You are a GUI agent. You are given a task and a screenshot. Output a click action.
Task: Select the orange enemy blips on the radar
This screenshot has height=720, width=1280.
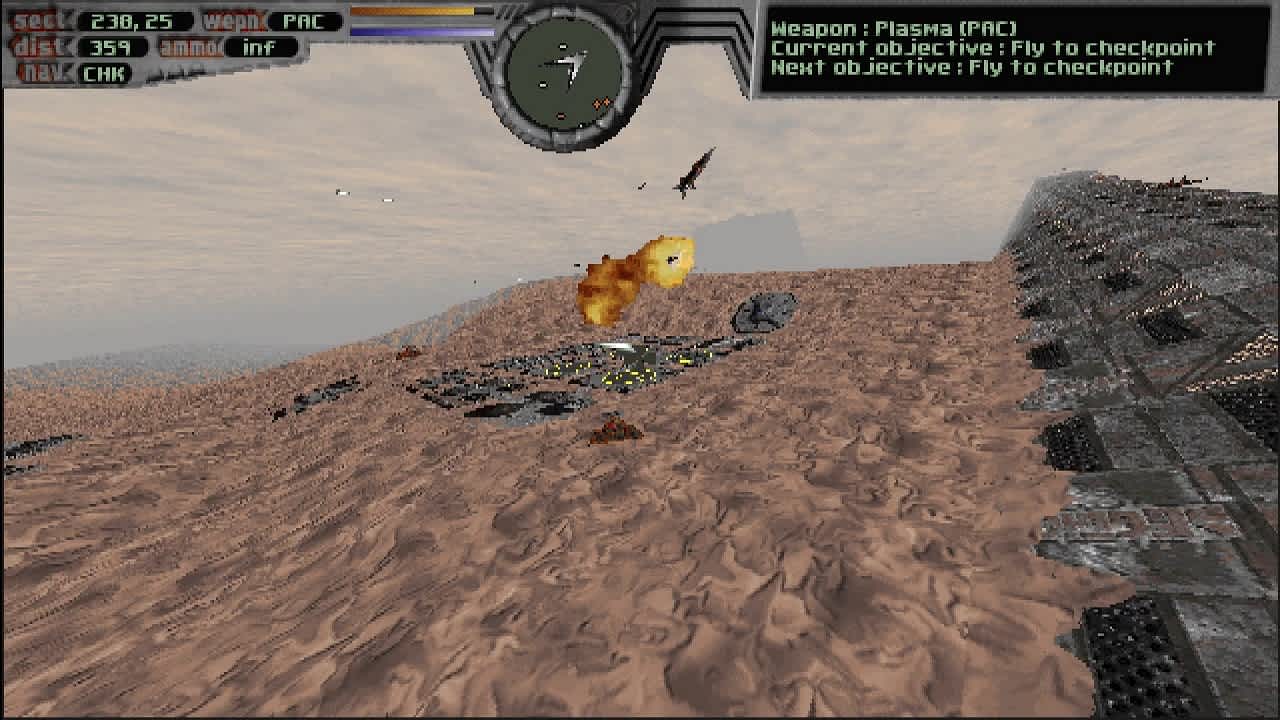coord(601,103)
